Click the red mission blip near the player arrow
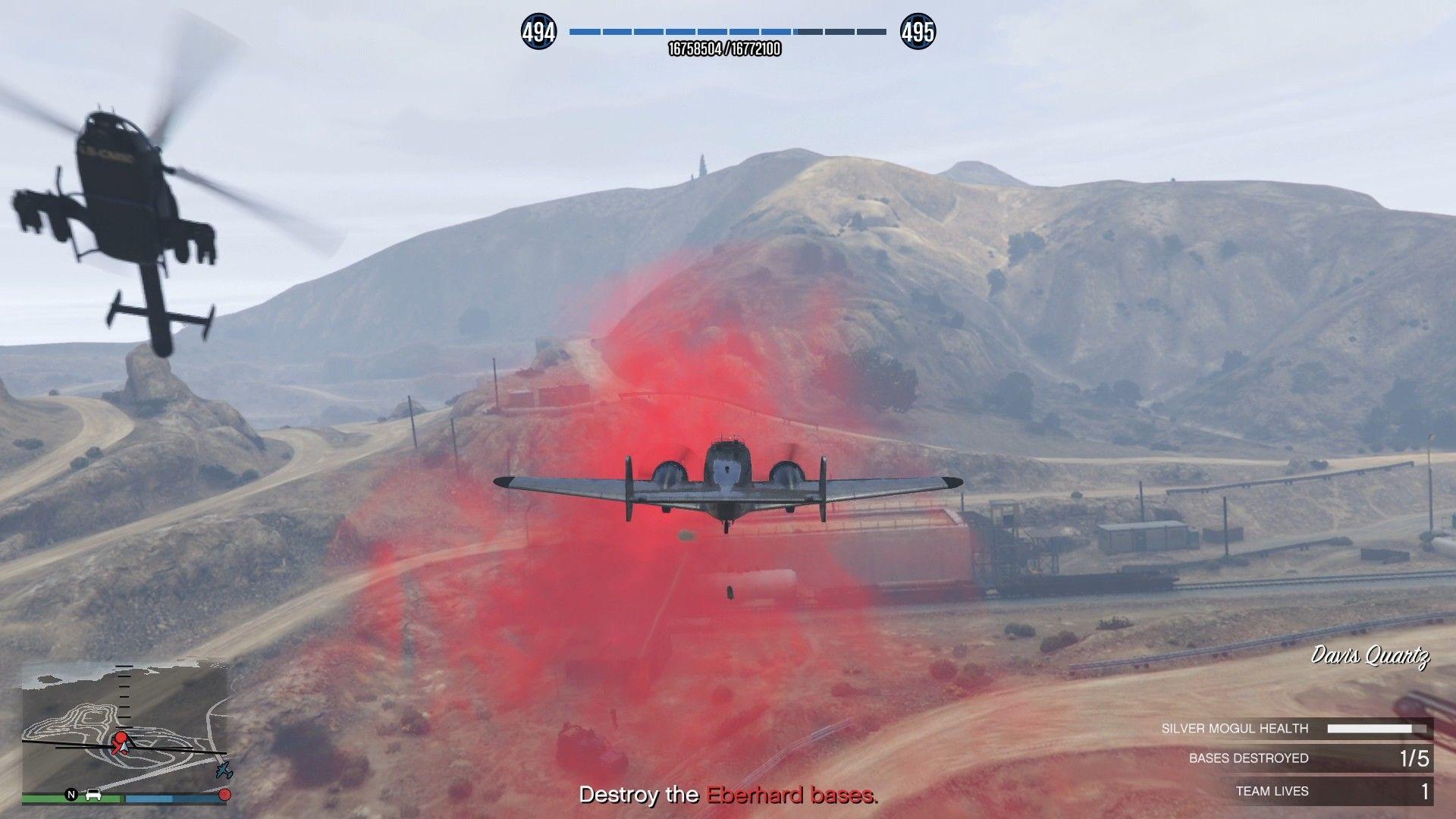The width and height of the screenshot is (1456, 819). click(x=121, y=736)
